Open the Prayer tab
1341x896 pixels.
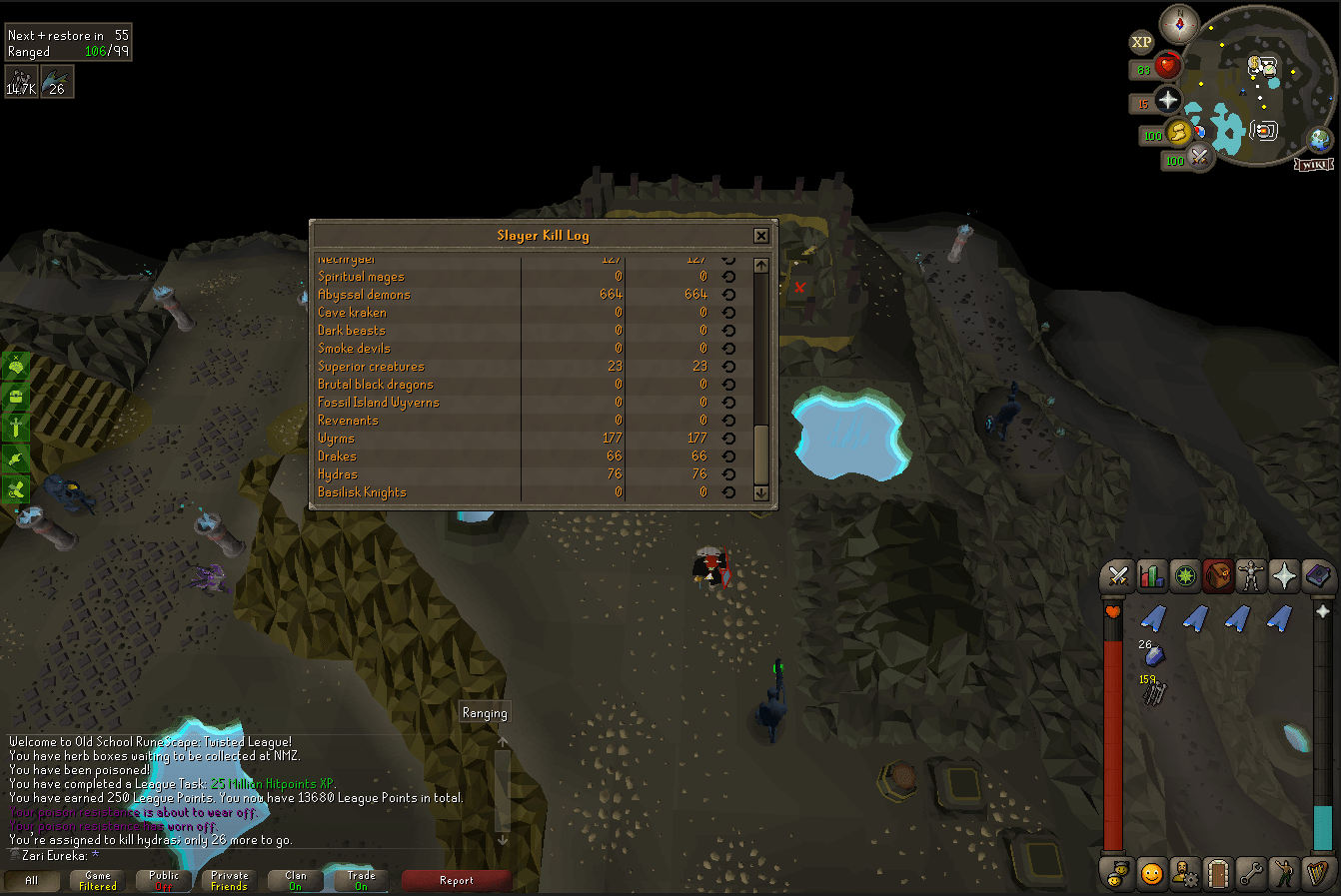[1284, 577]
